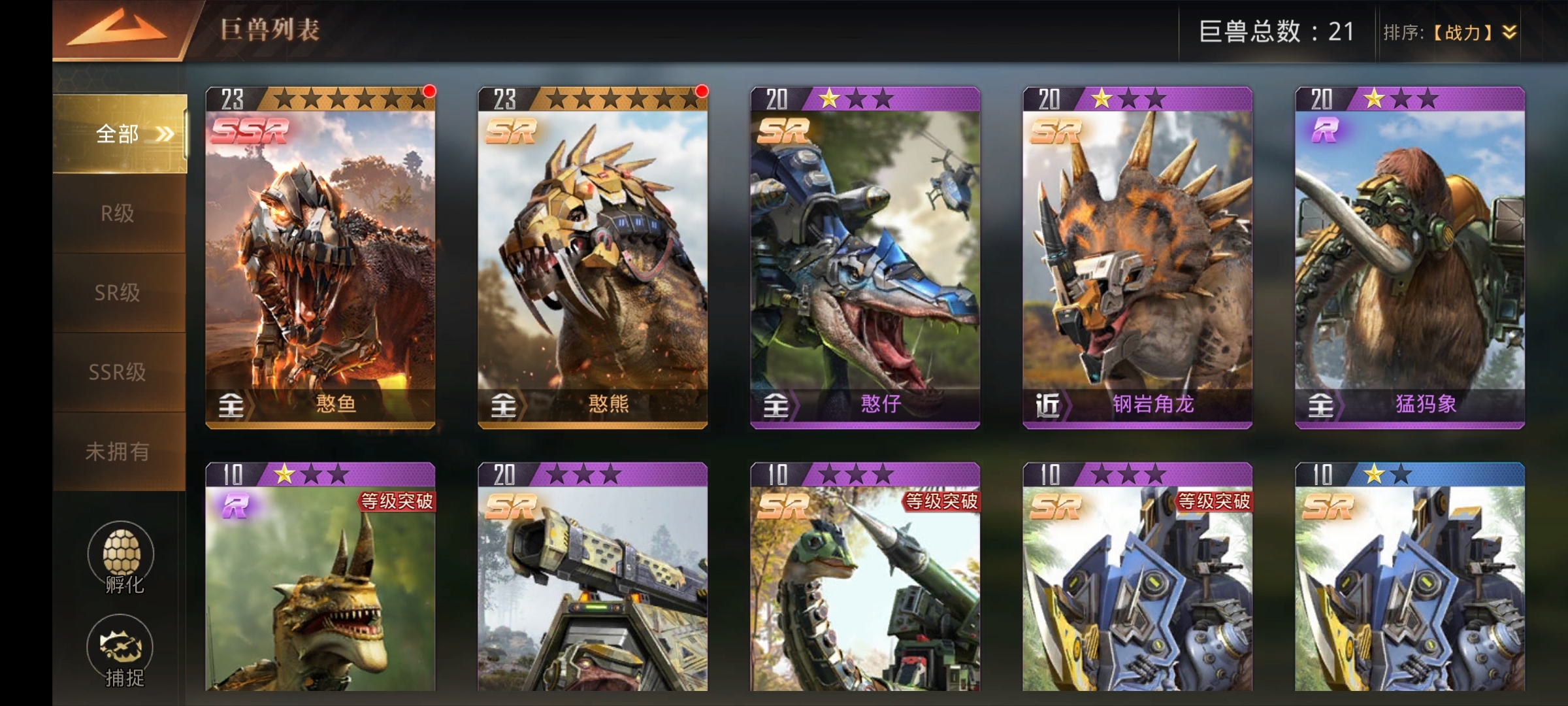Image resolution: width=1568 pixels, height=706 pixels.
Task: Select the 猛犸象 mammoth card
Action: (1410, 258)
